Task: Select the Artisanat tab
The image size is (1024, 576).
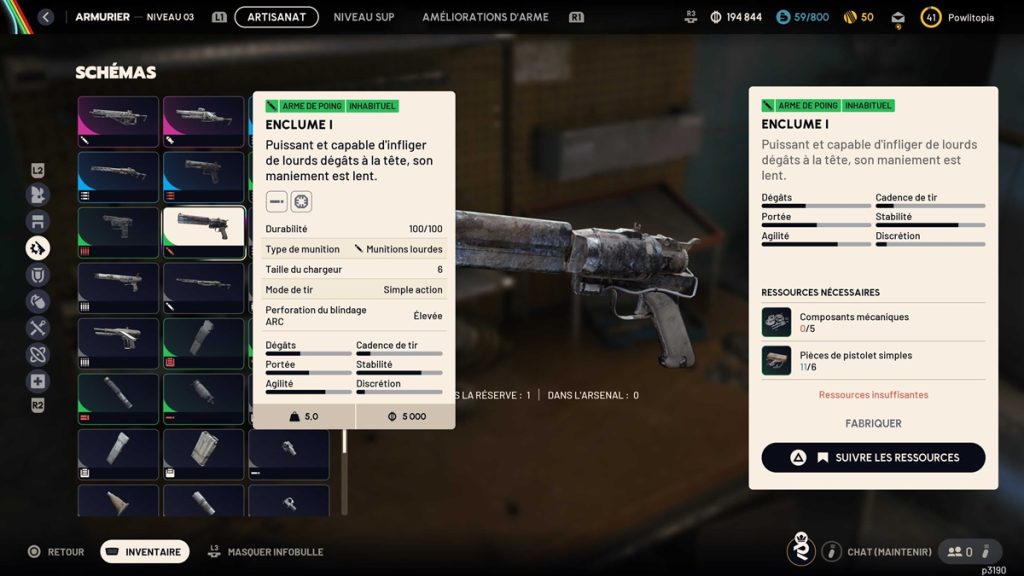Action: coord(276,17)
